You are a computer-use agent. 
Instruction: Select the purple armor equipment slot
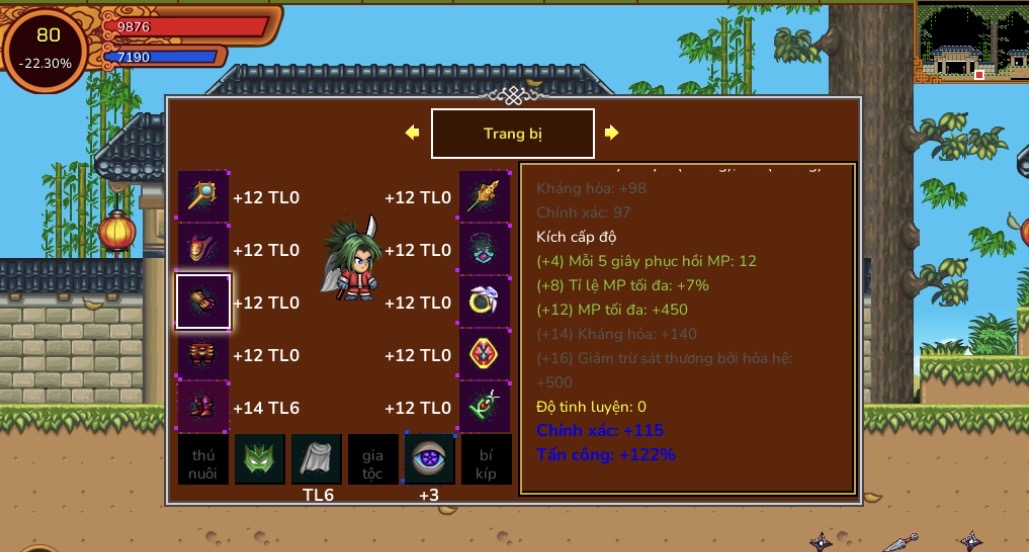(204, 250)
